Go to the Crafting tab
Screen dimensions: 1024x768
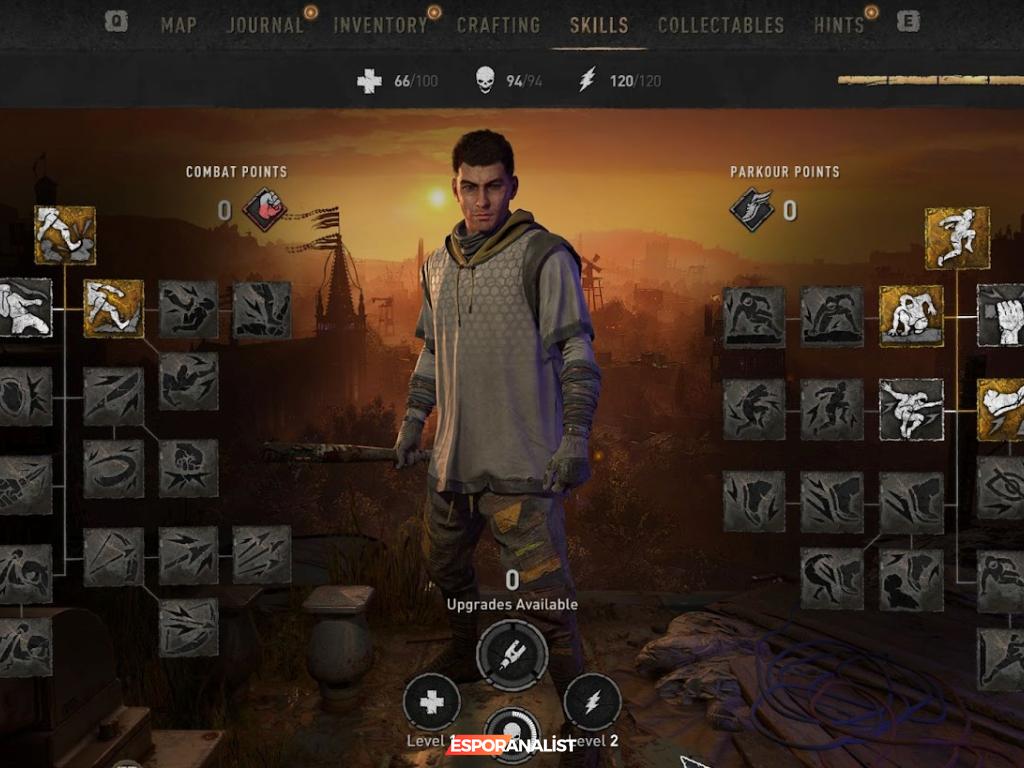[498, 25]
